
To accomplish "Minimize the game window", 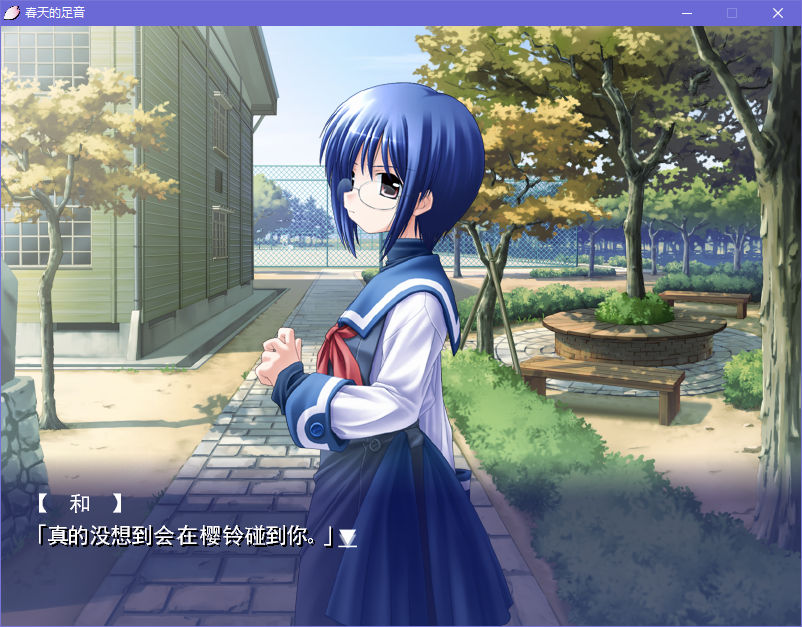I will (686, 13).
